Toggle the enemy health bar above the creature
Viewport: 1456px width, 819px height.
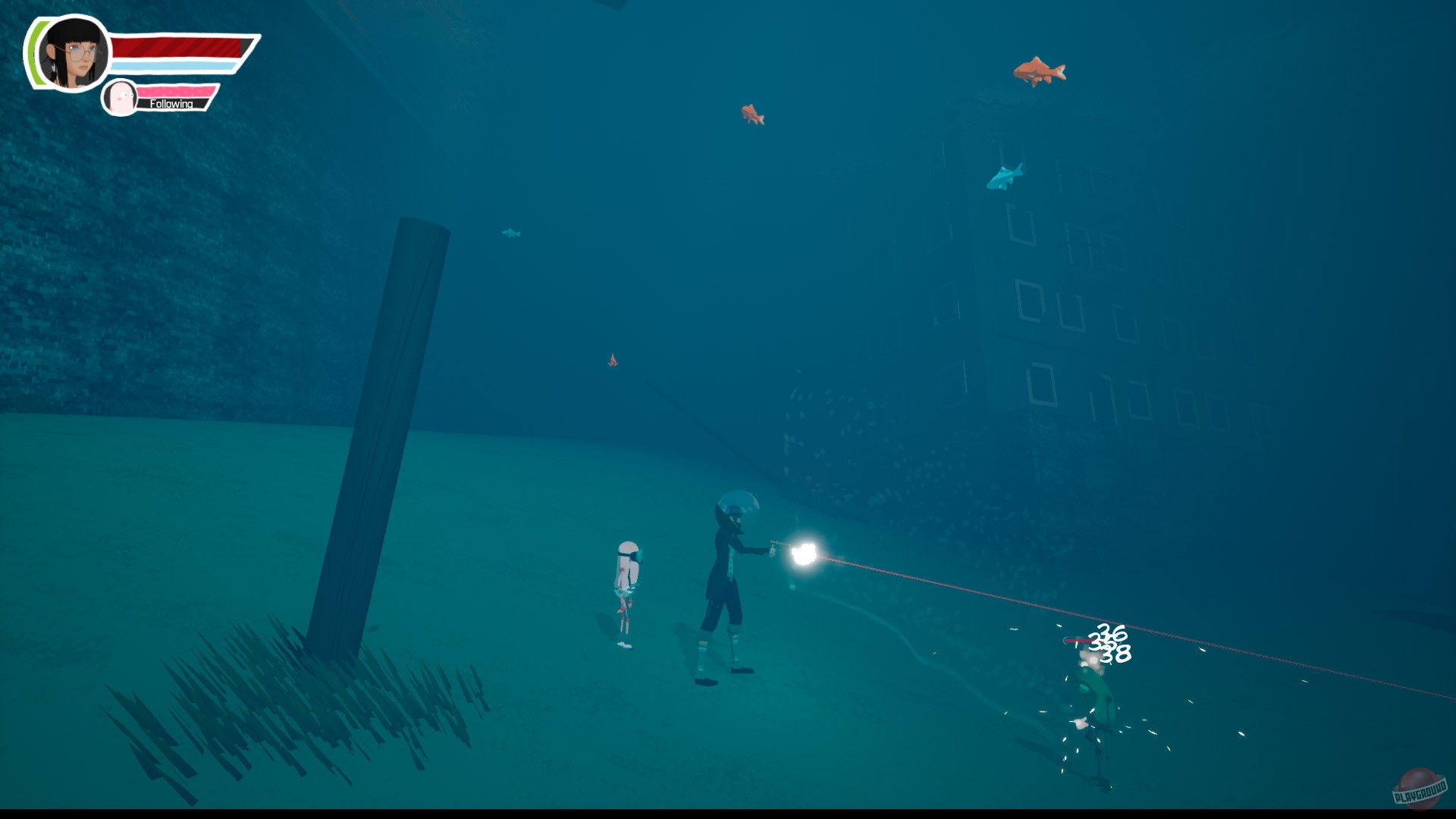pos(1077,641)
